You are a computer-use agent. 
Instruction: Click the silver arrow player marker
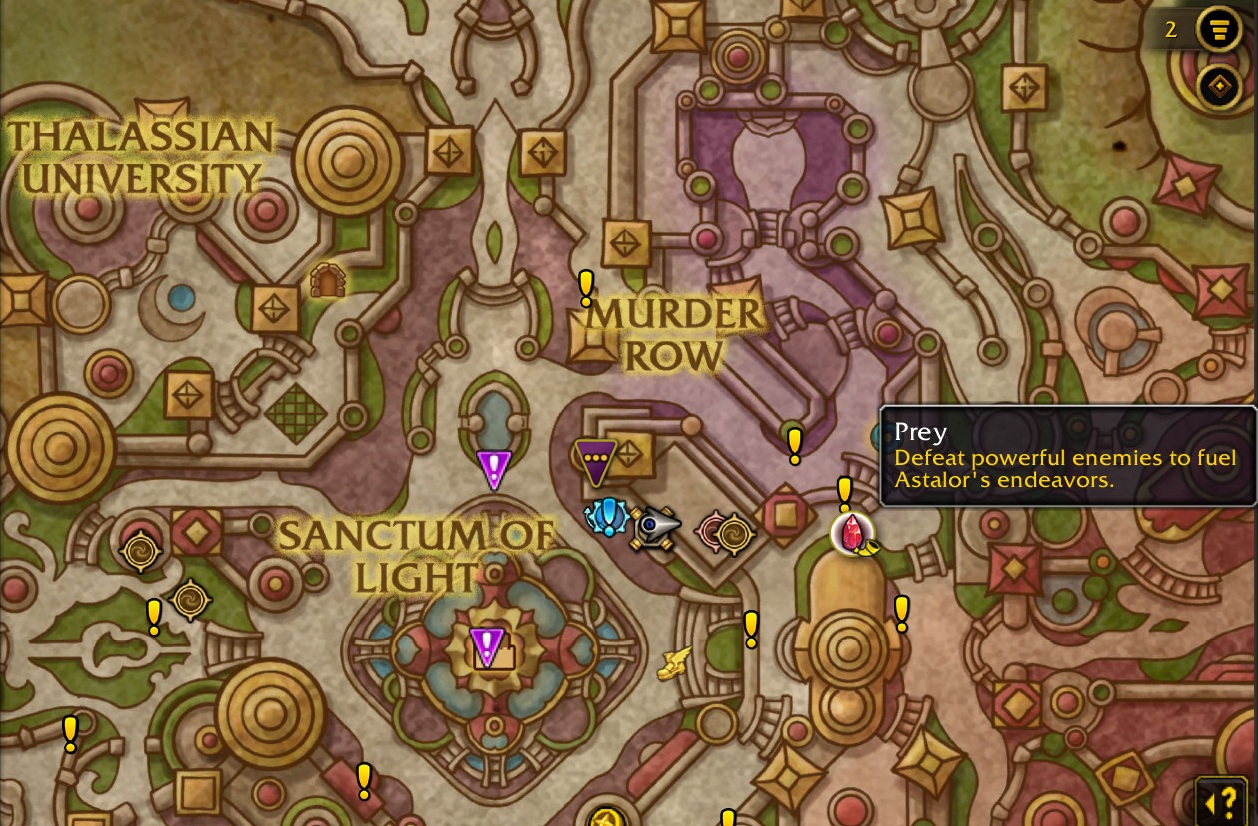coord(655,526)
